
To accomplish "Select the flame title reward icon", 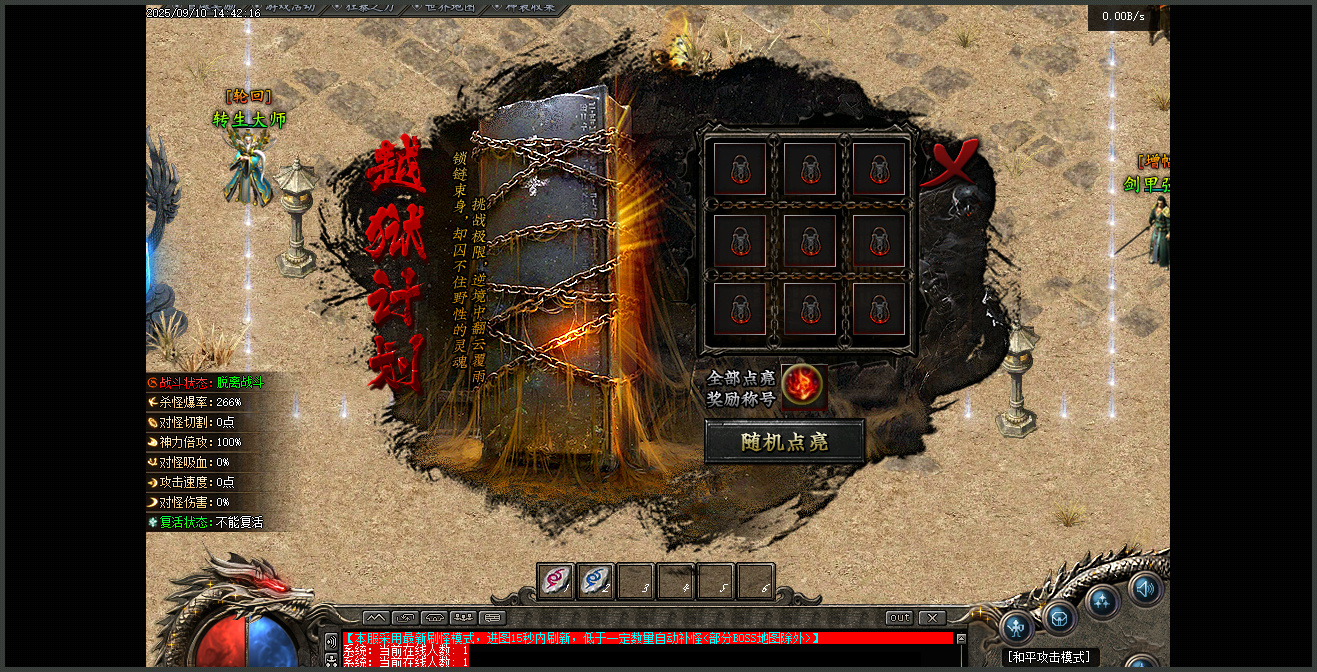I will tap(803, 385).
